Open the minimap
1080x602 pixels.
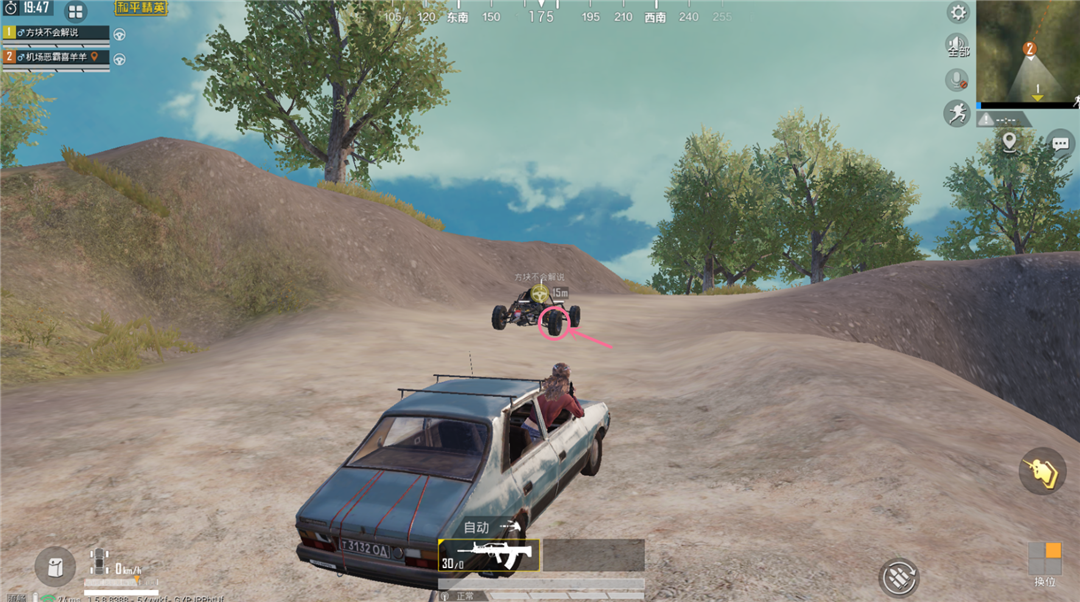coord(1028,50)
